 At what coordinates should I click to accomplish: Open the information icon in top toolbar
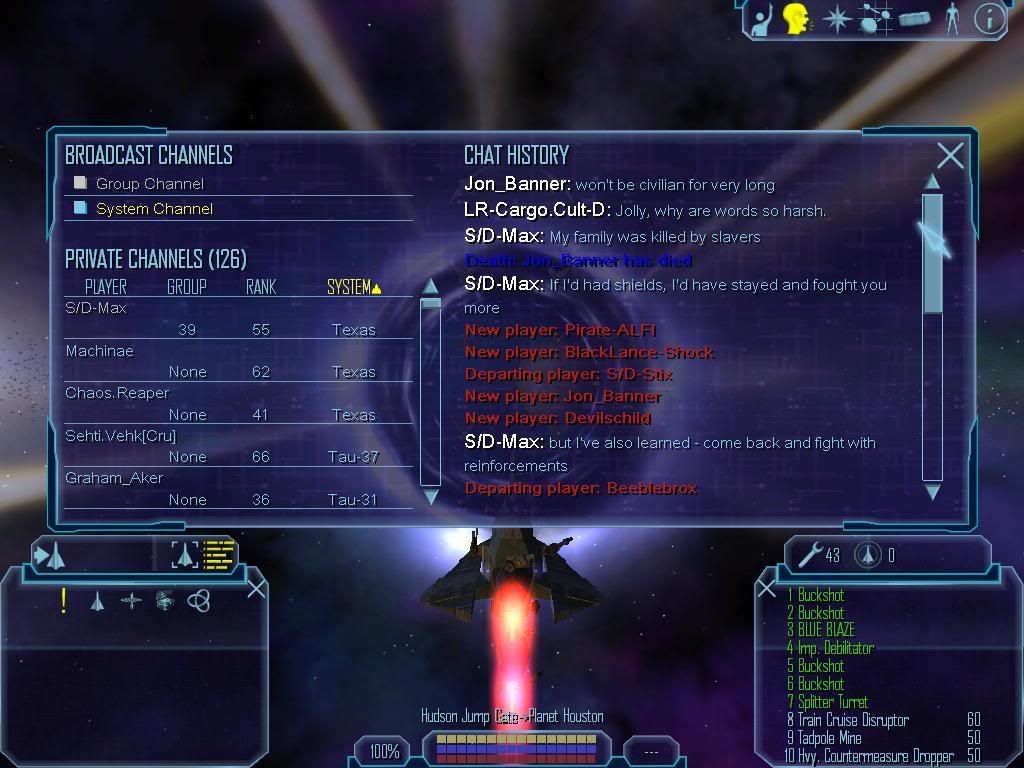click(x=988, y=19)
